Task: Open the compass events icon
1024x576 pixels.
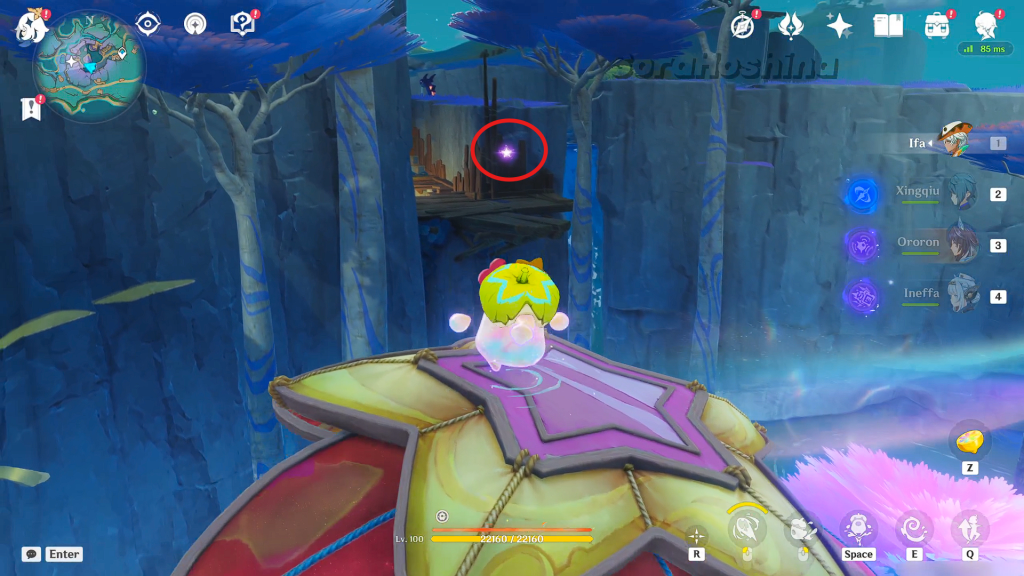Action: pos(743,25)
